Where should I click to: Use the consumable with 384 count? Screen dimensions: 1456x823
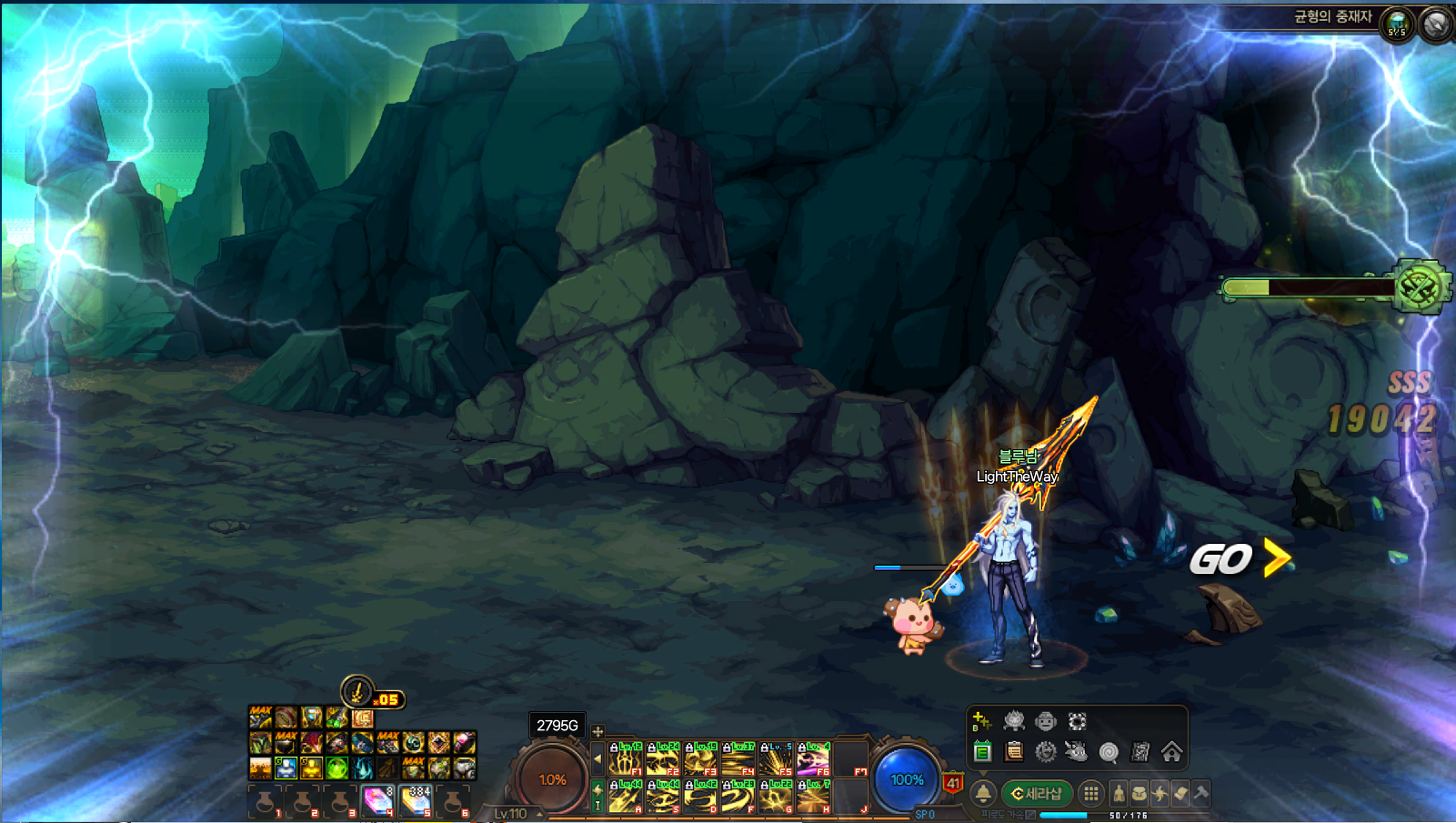tap(416, 801)
